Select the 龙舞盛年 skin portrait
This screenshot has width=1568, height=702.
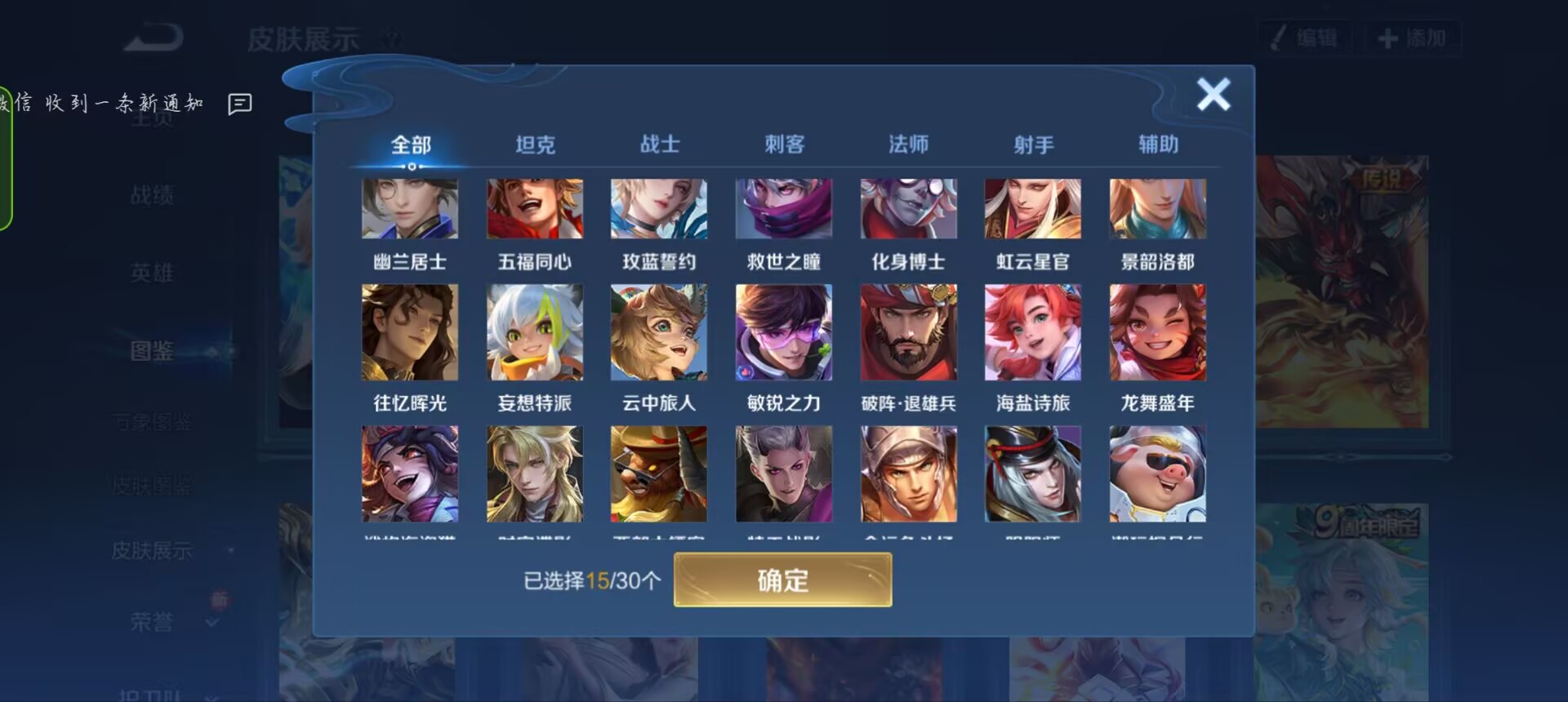coord(1156,332)
